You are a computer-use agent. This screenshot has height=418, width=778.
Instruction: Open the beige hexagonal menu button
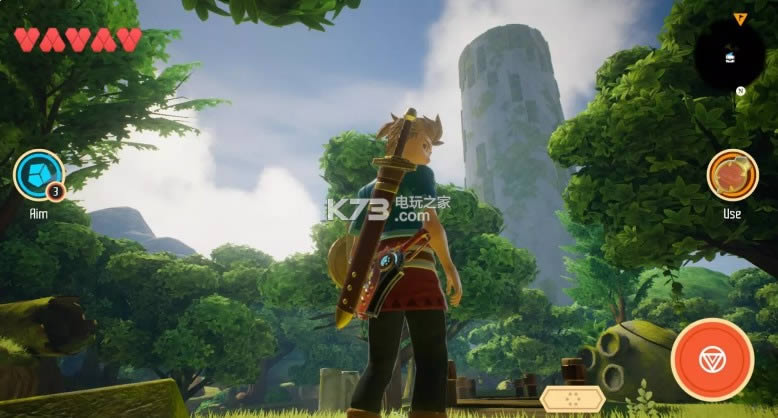(x=571, y=398)
